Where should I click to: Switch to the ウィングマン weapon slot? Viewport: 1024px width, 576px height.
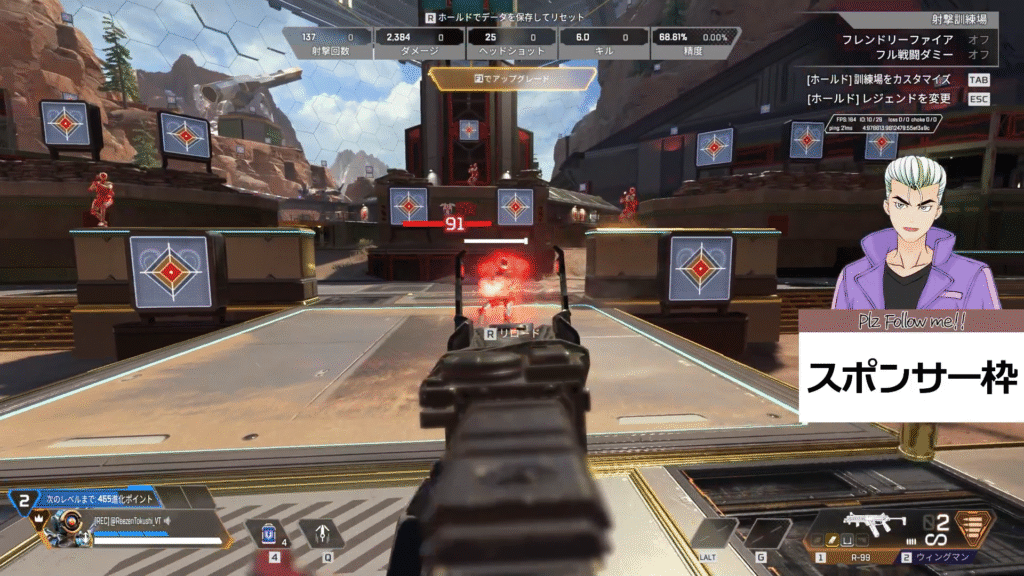(x=937, y=556)
